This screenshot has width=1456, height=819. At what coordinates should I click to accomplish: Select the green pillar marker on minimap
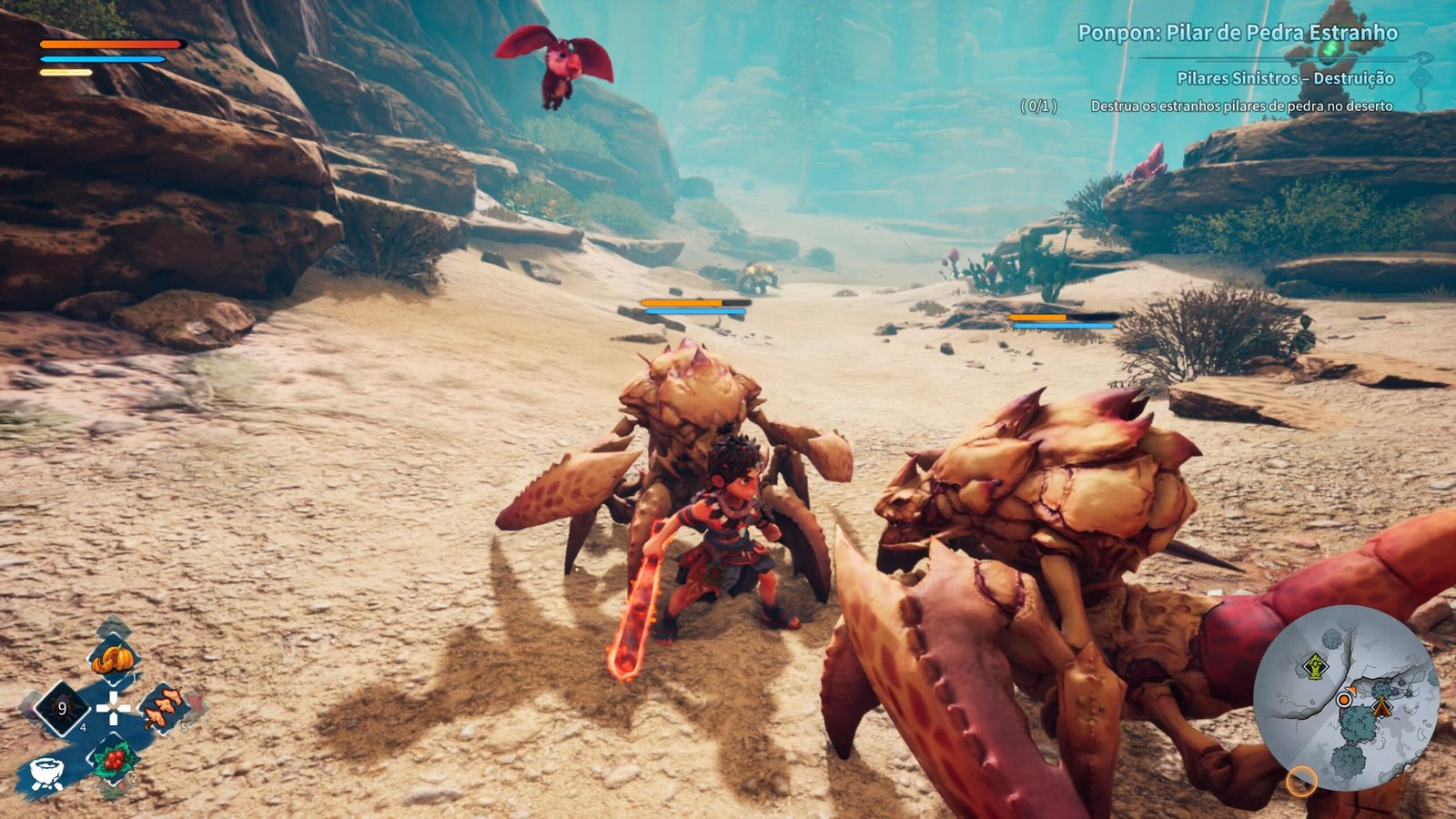click(1314, 667)
